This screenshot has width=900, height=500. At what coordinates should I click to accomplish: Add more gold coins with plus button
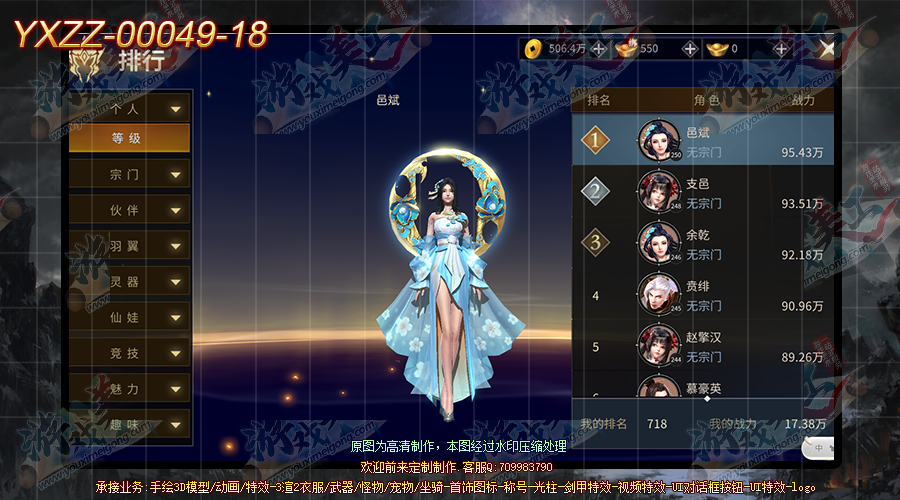pos(598,48)
